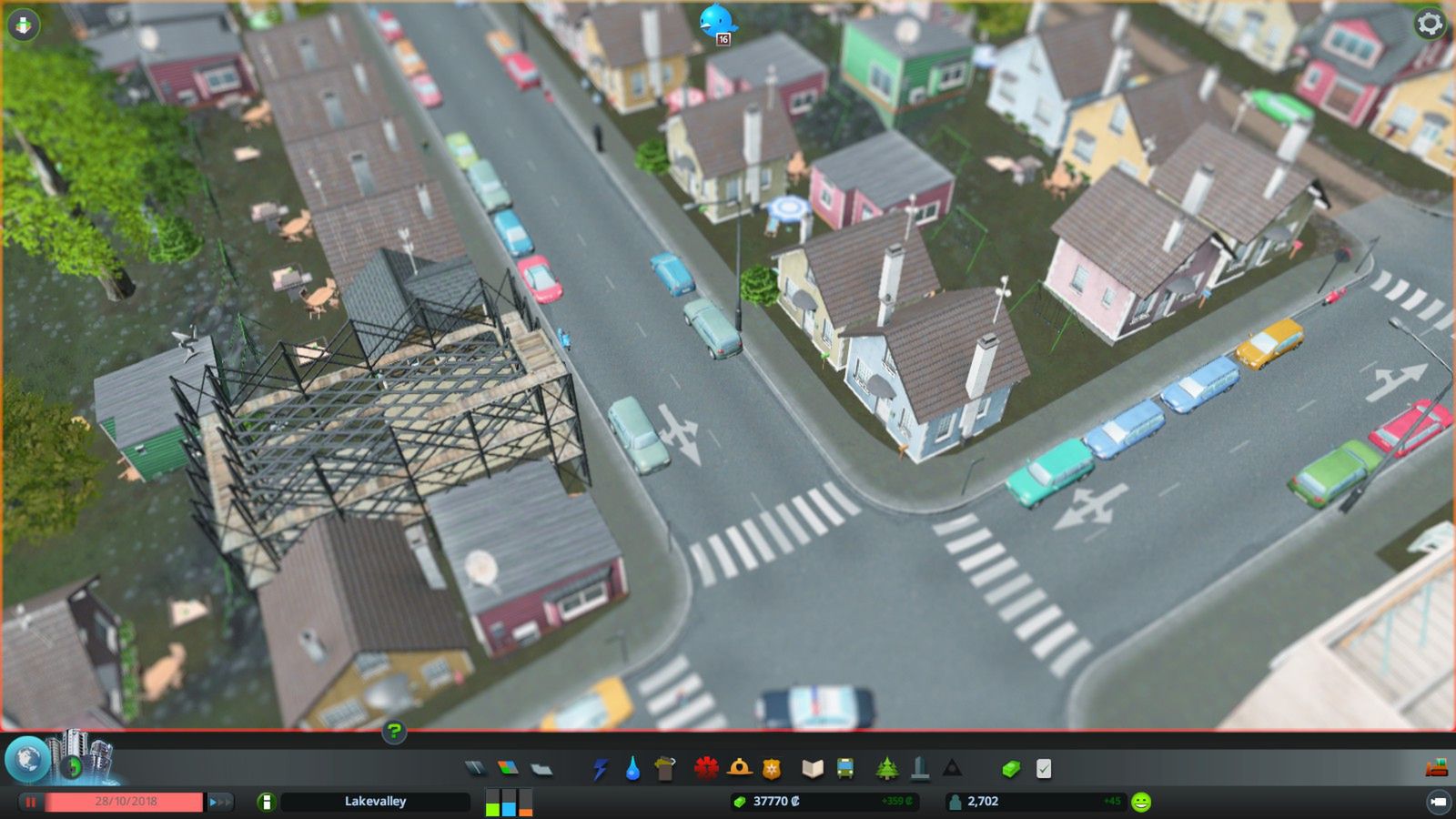The height and width of the screenshot is (819, 1456).
Task: Open the Roads construction menu
Action: (x=477, y=769)
